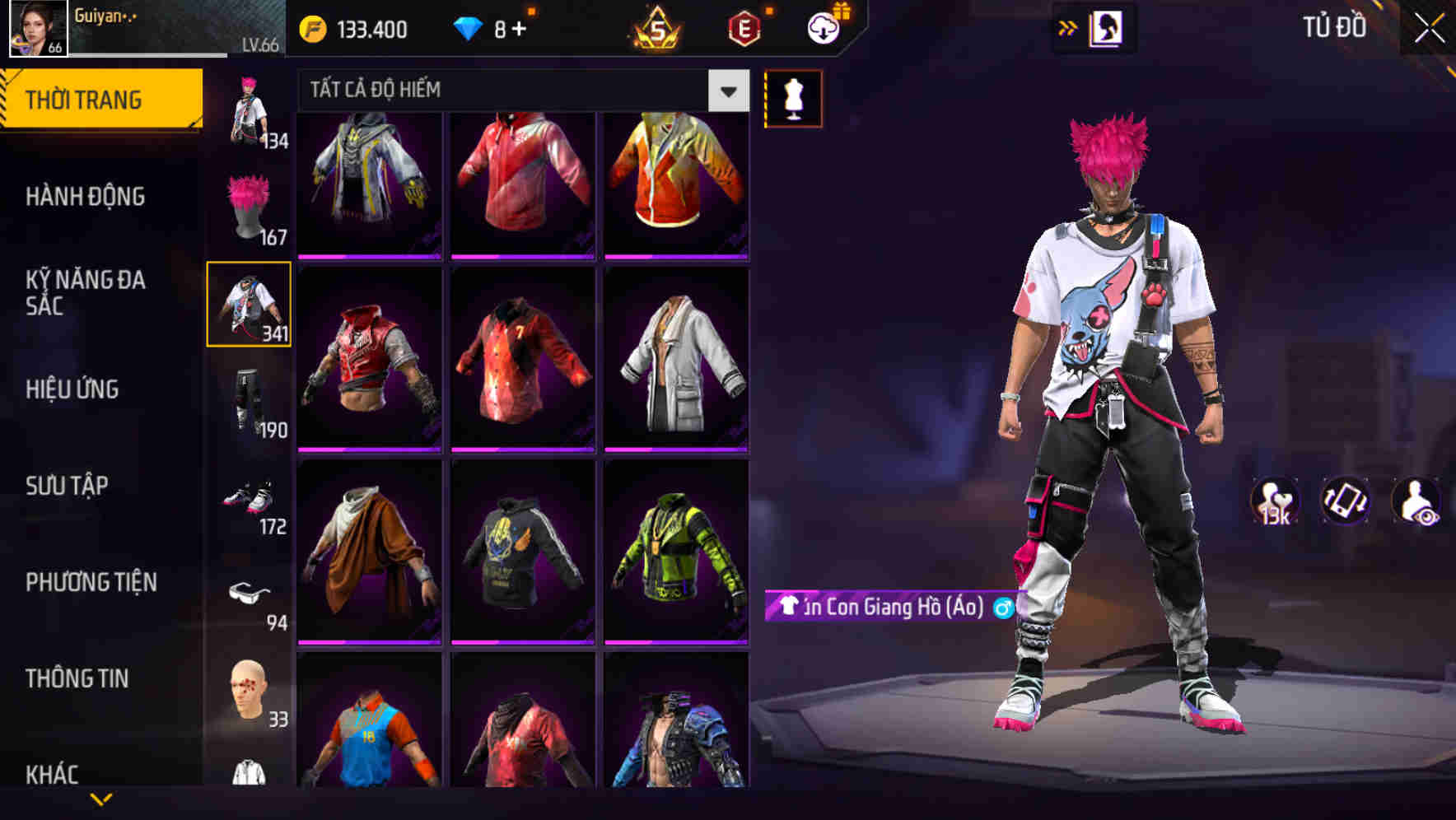The image size is (1456, 820).
Task: Expand the sidebar with the yellow chevron
Action: [x=99, y=797]
